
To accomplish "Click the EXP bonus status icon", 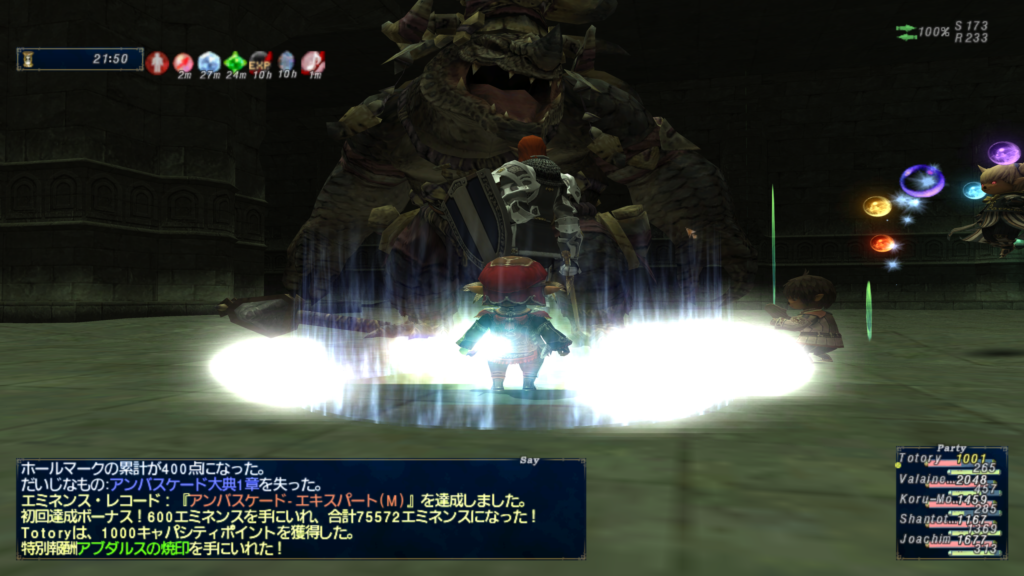I will click(x=261, y=63).
